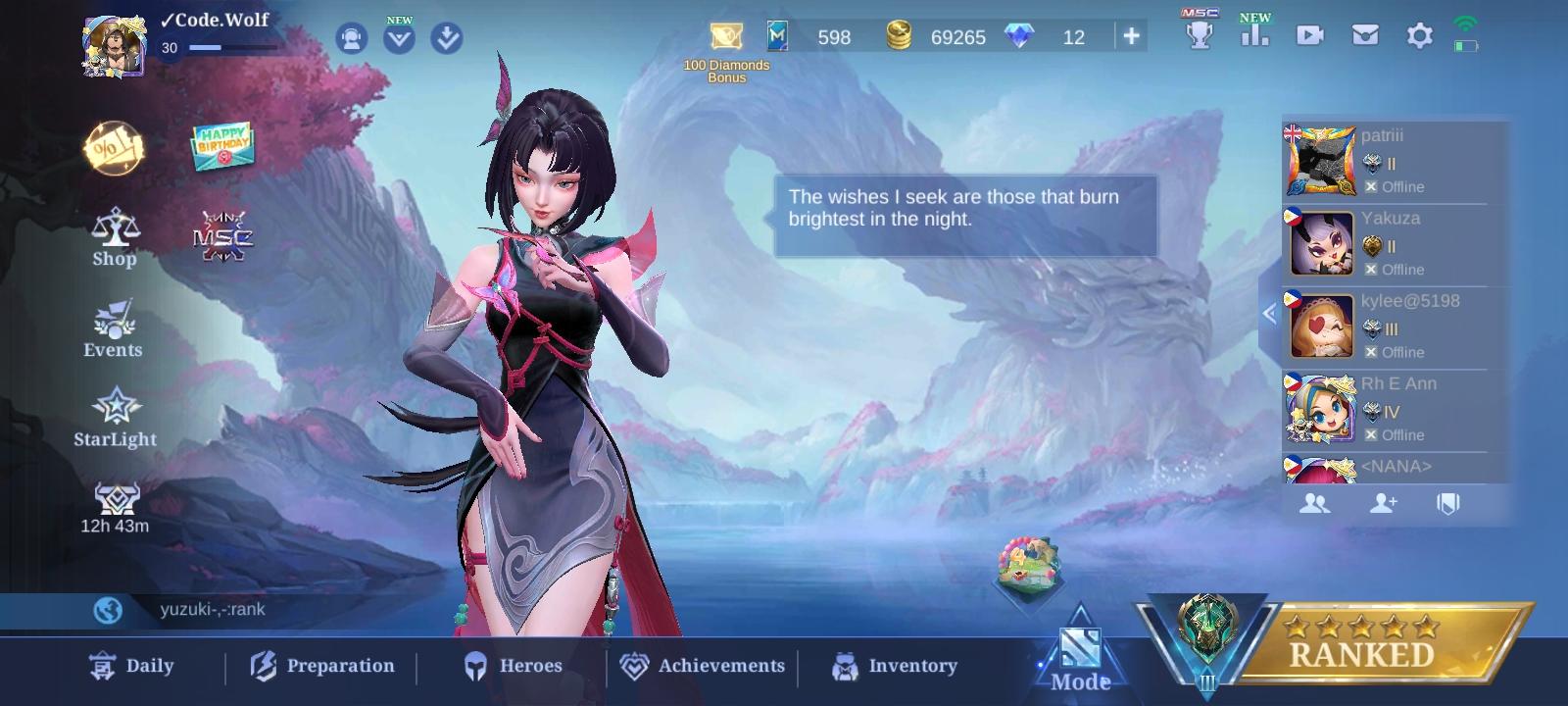The image size is (1568, 706).
Task: Open the MSC esports trophy at top right
Action: point(1198,36)
